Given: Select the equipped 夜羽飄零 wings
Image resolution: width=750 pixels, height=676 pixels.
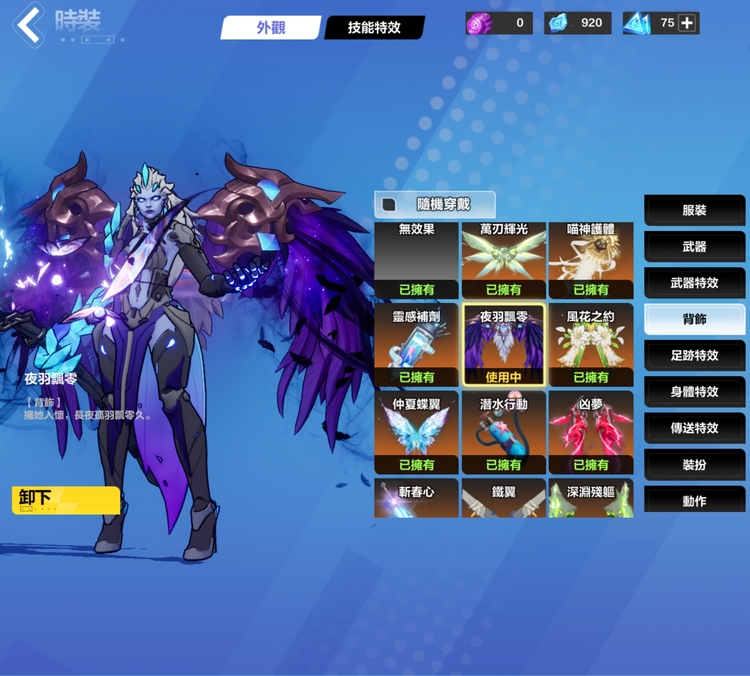Looking at the screenshot, I should (x=504, y=346).
